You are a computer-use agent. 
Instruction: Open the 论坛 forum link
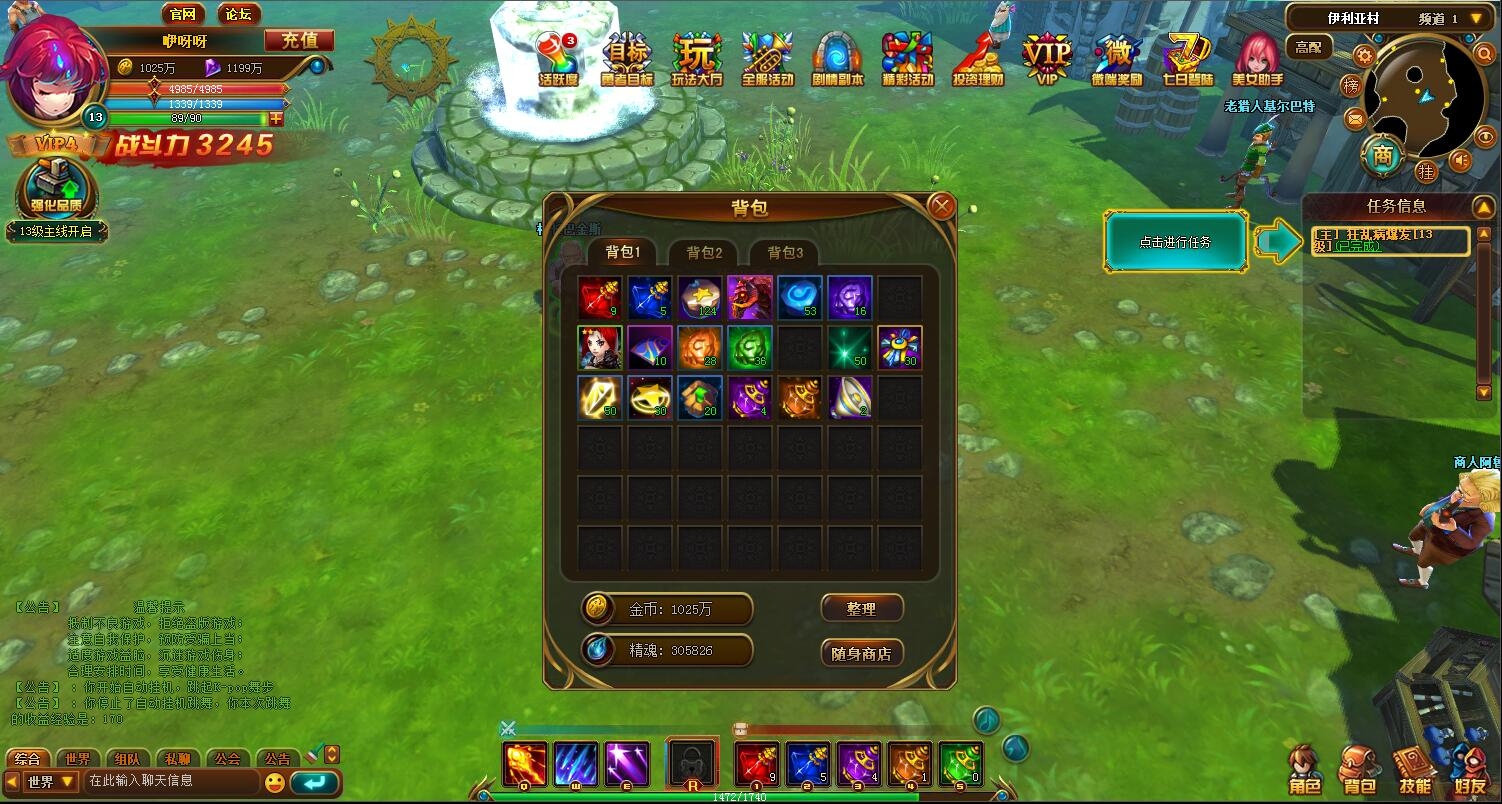[x=238, y=14]
